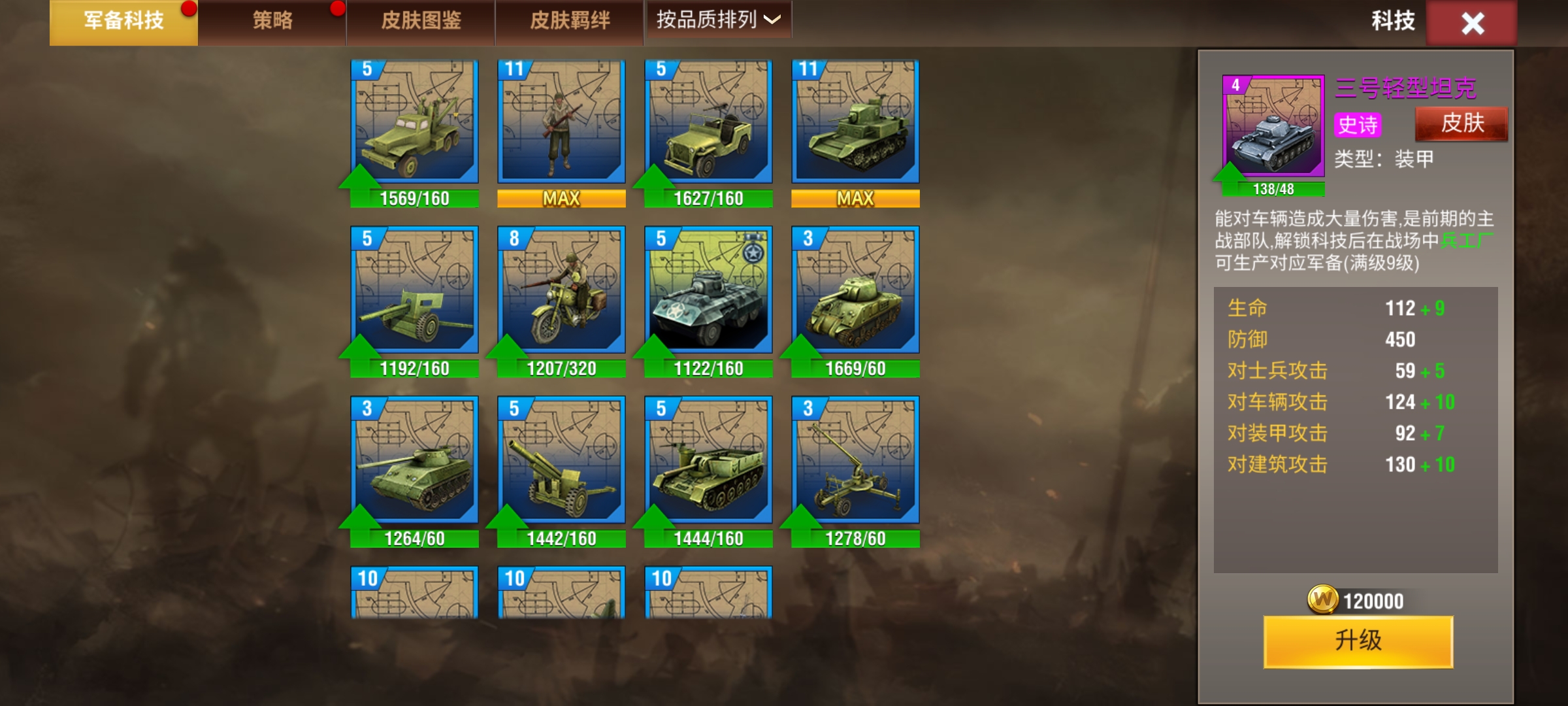
Task: Select the self-propelled gun card showing 1444/160
Action: click(x=708, y=461)
